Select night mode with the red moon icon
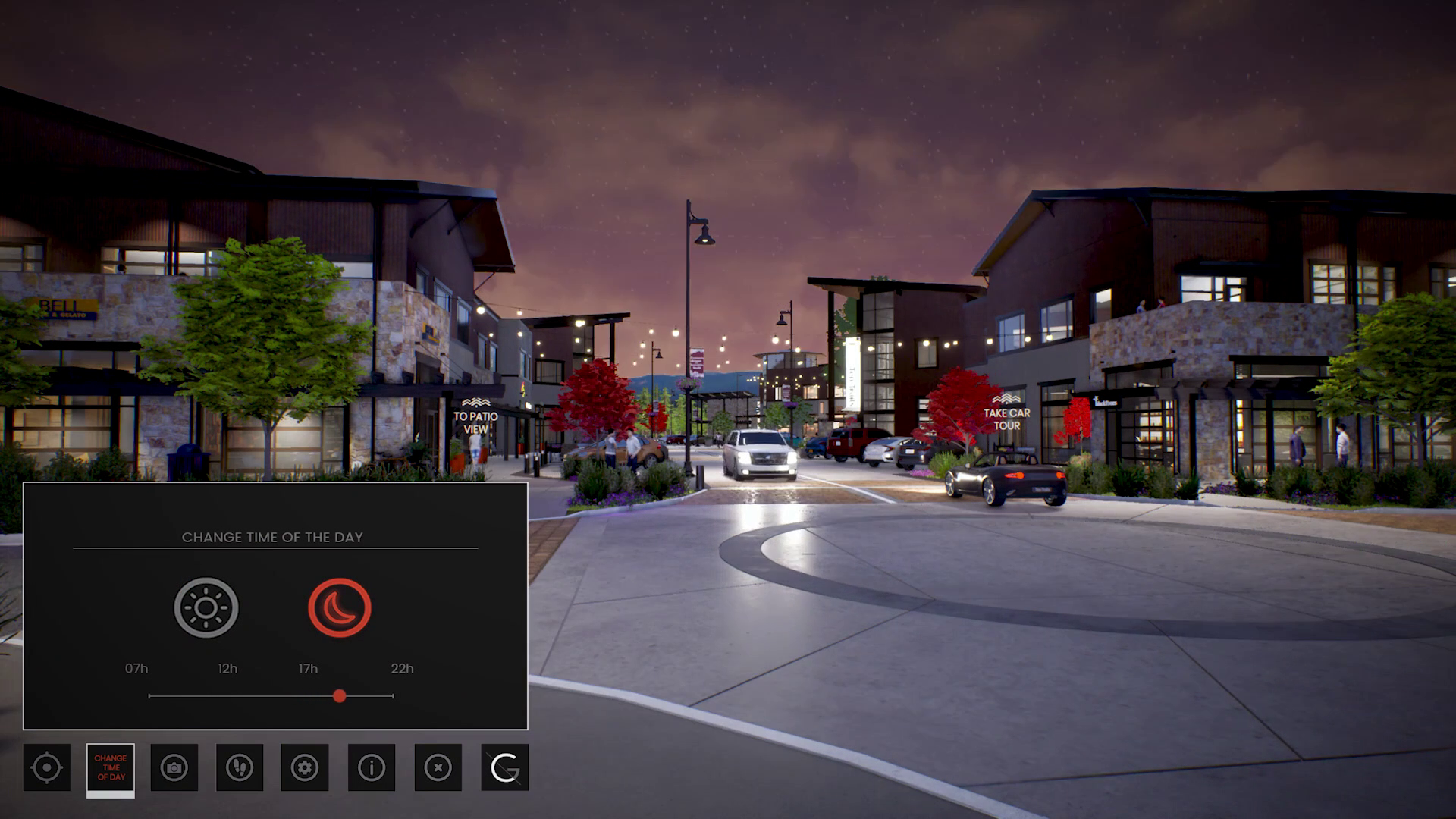Screen dimensions: 1456x819 (339, 607)
